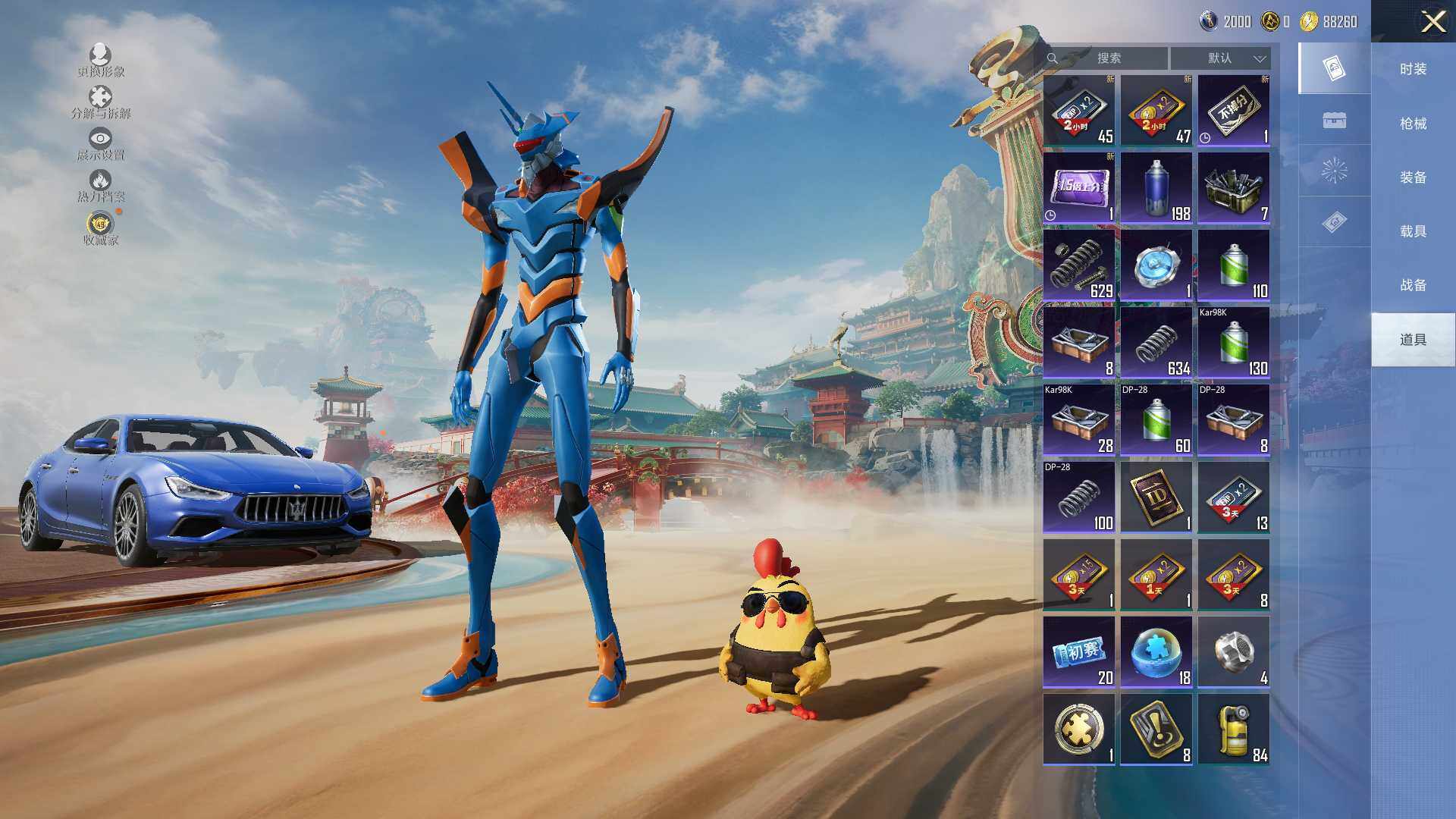The image size is (1456, 819).
Task: Close the inventory screen
Action: 1432,21
